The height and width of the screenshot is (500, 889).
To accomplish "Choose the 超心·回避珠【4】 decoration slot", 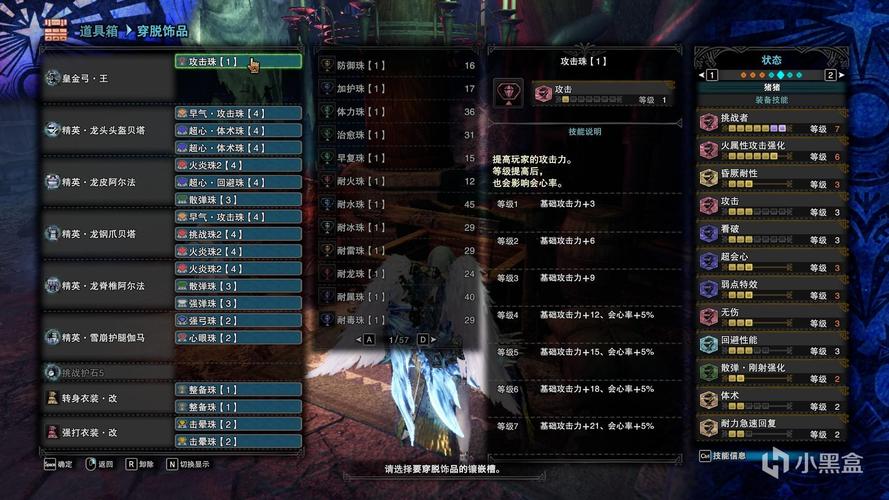I will (x=238, y=182).
